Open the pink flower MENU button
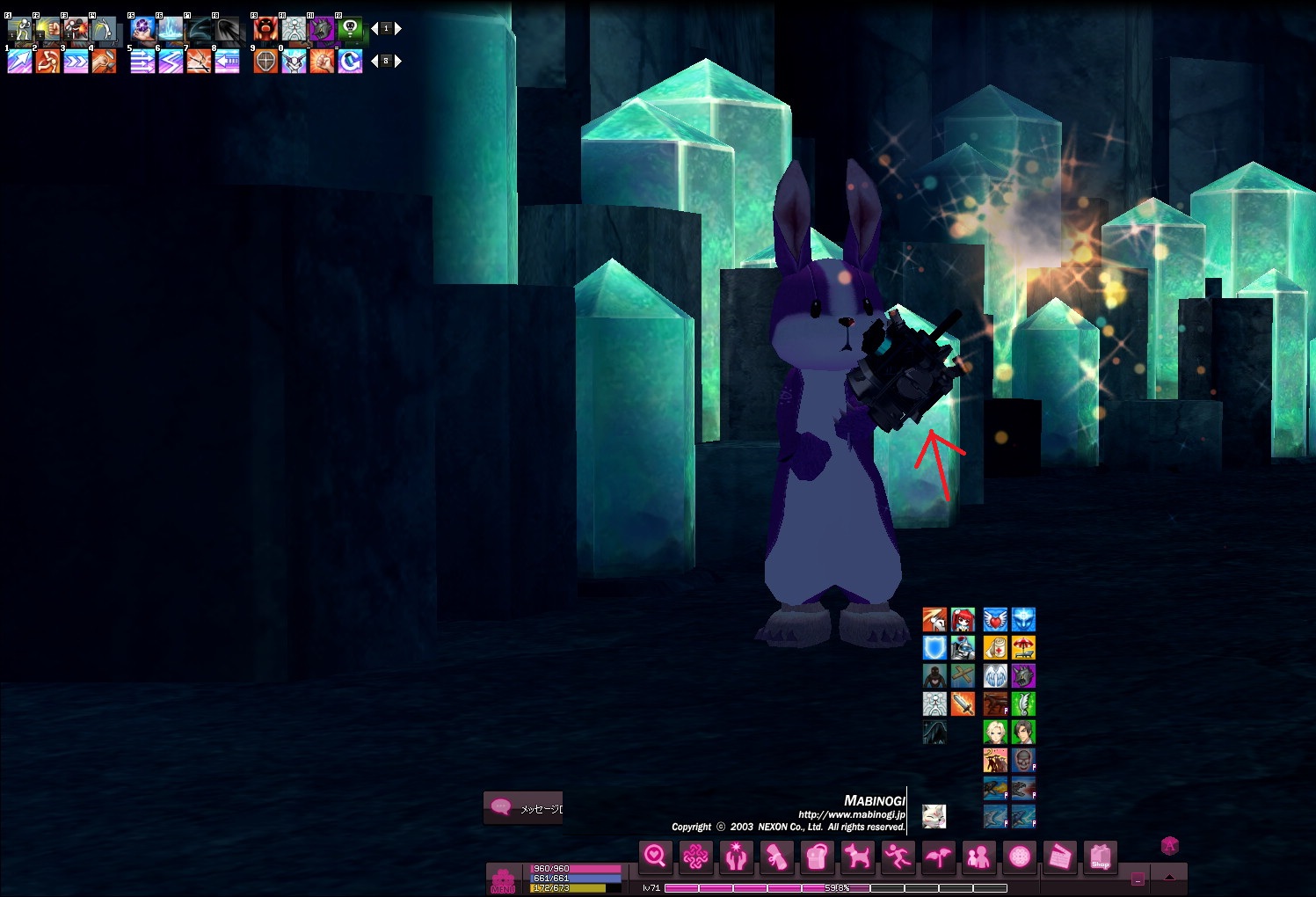Image resolution: width=1316 pixels, height=897 pixels. point(503,880)
